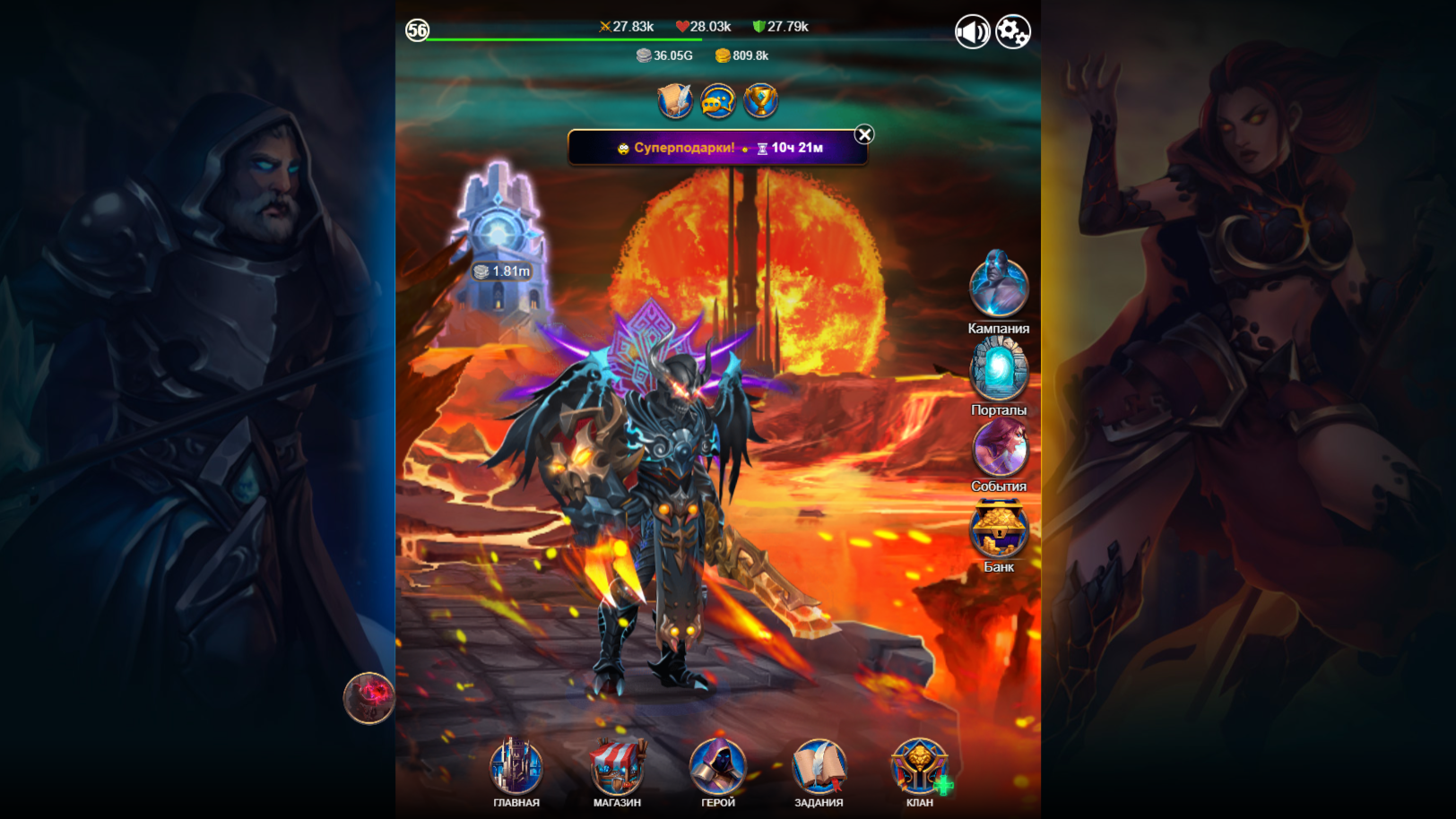
Task: Collect 1.81m silver from the tower
Action: point(501,272)
